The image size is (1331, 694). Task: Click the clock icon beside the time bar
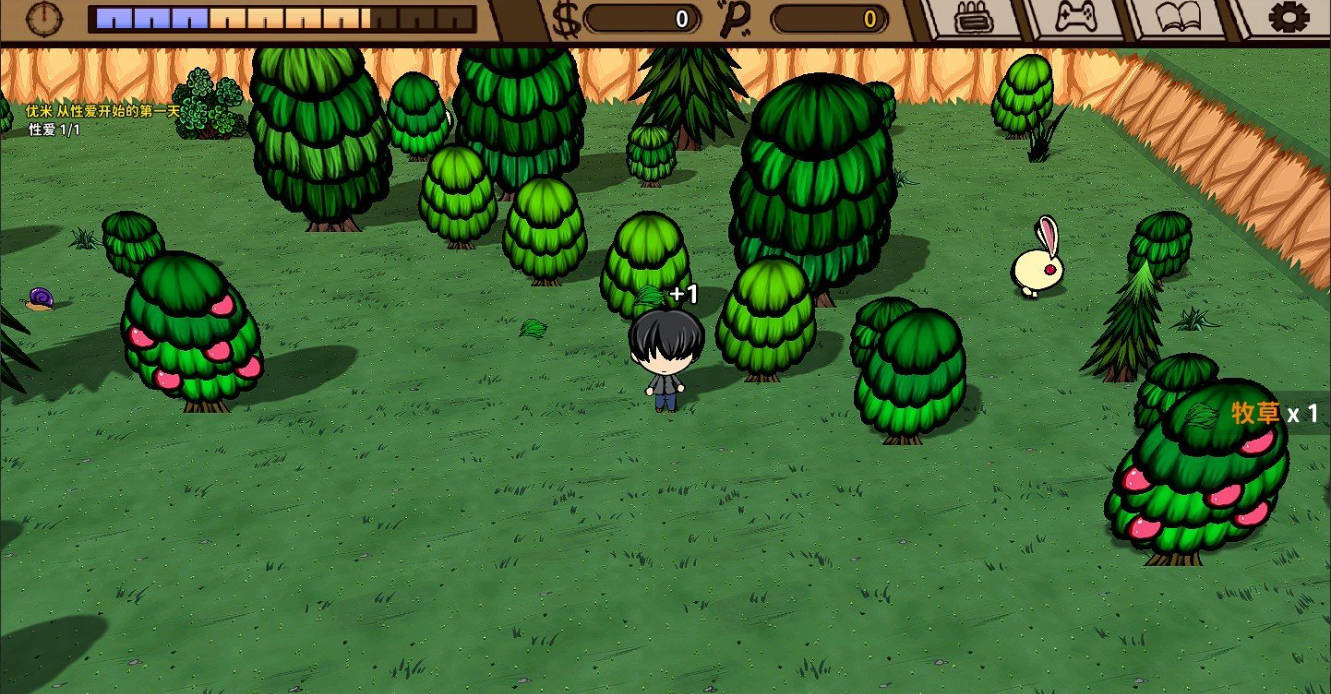(44, 18)
